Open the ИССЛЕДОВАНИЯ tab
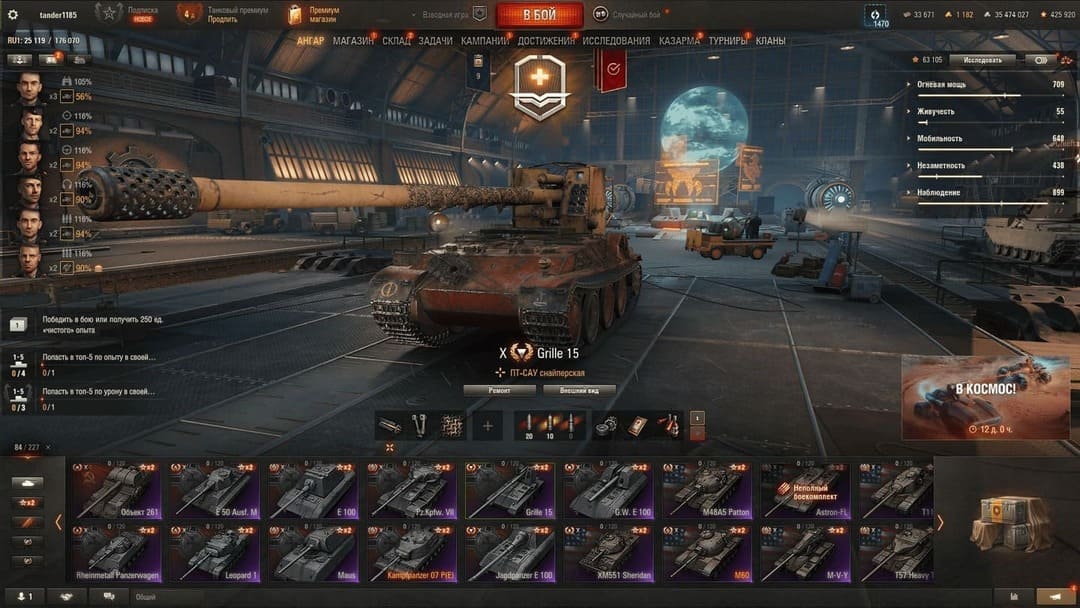The width and height of the screenshot is (1080, 608). (616, 41)
